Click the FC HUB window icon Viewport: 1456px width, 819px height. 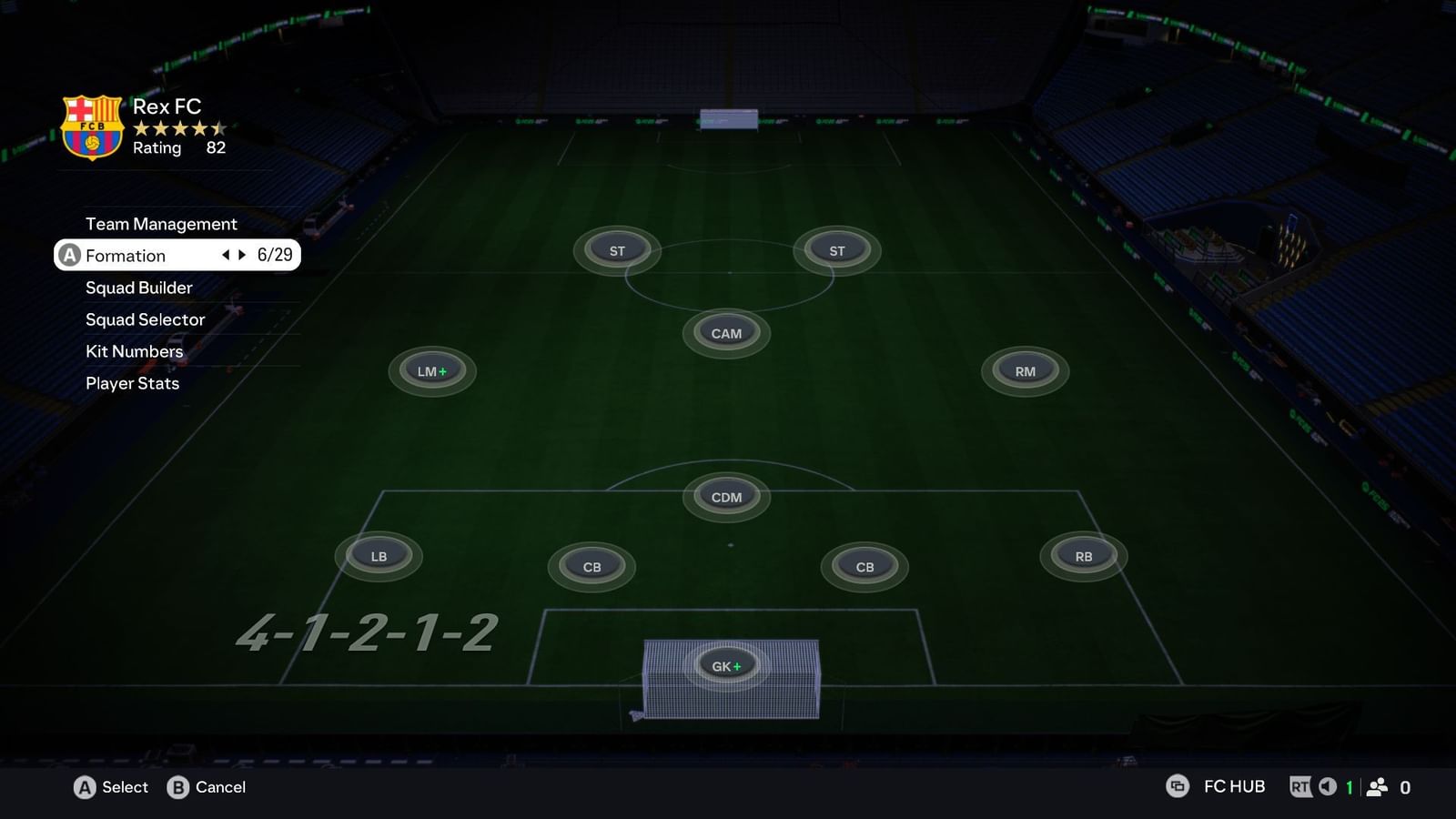(1178, 786)
